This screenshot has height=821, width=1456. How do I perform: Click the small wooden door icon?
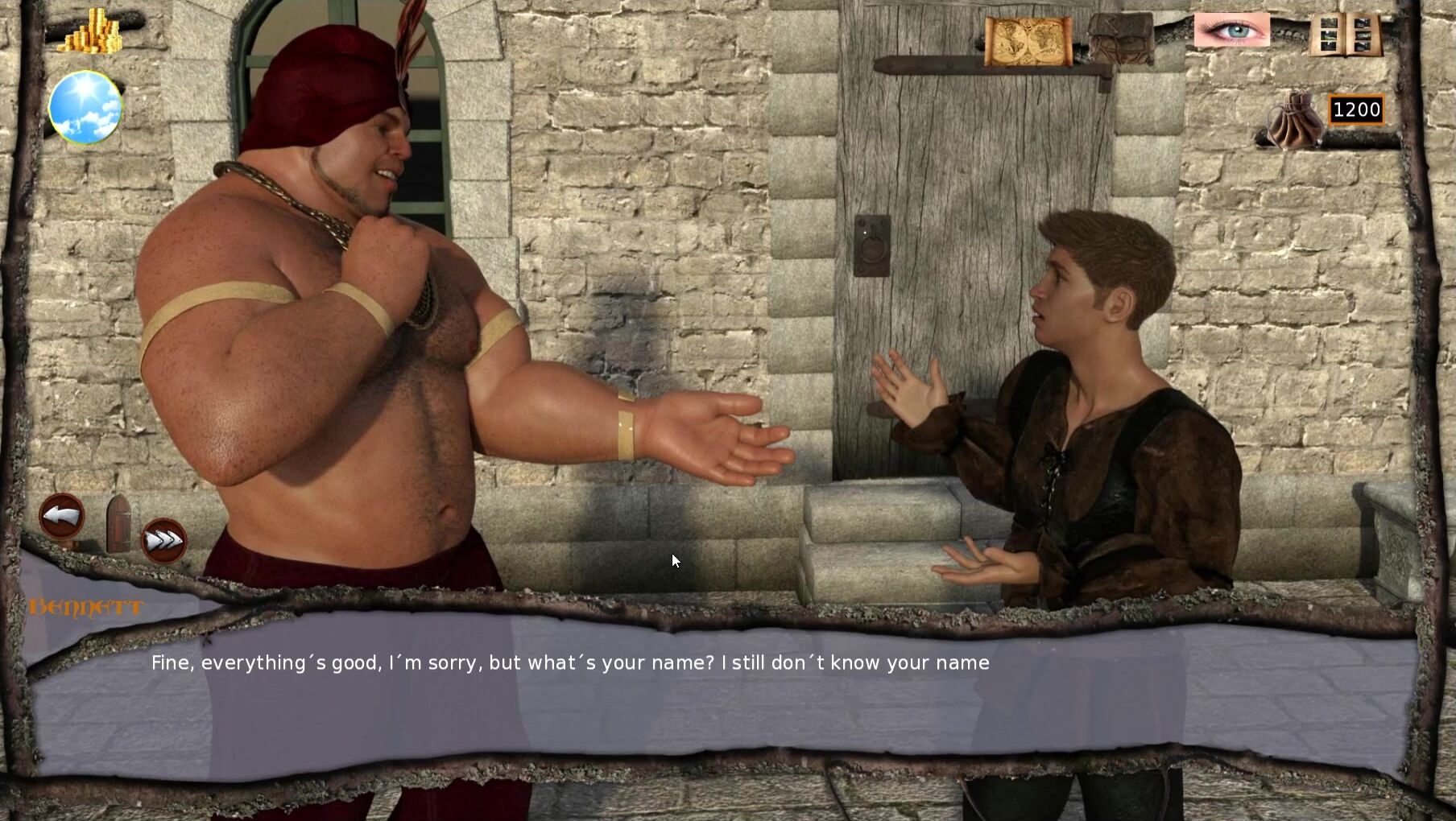point(118,524)
